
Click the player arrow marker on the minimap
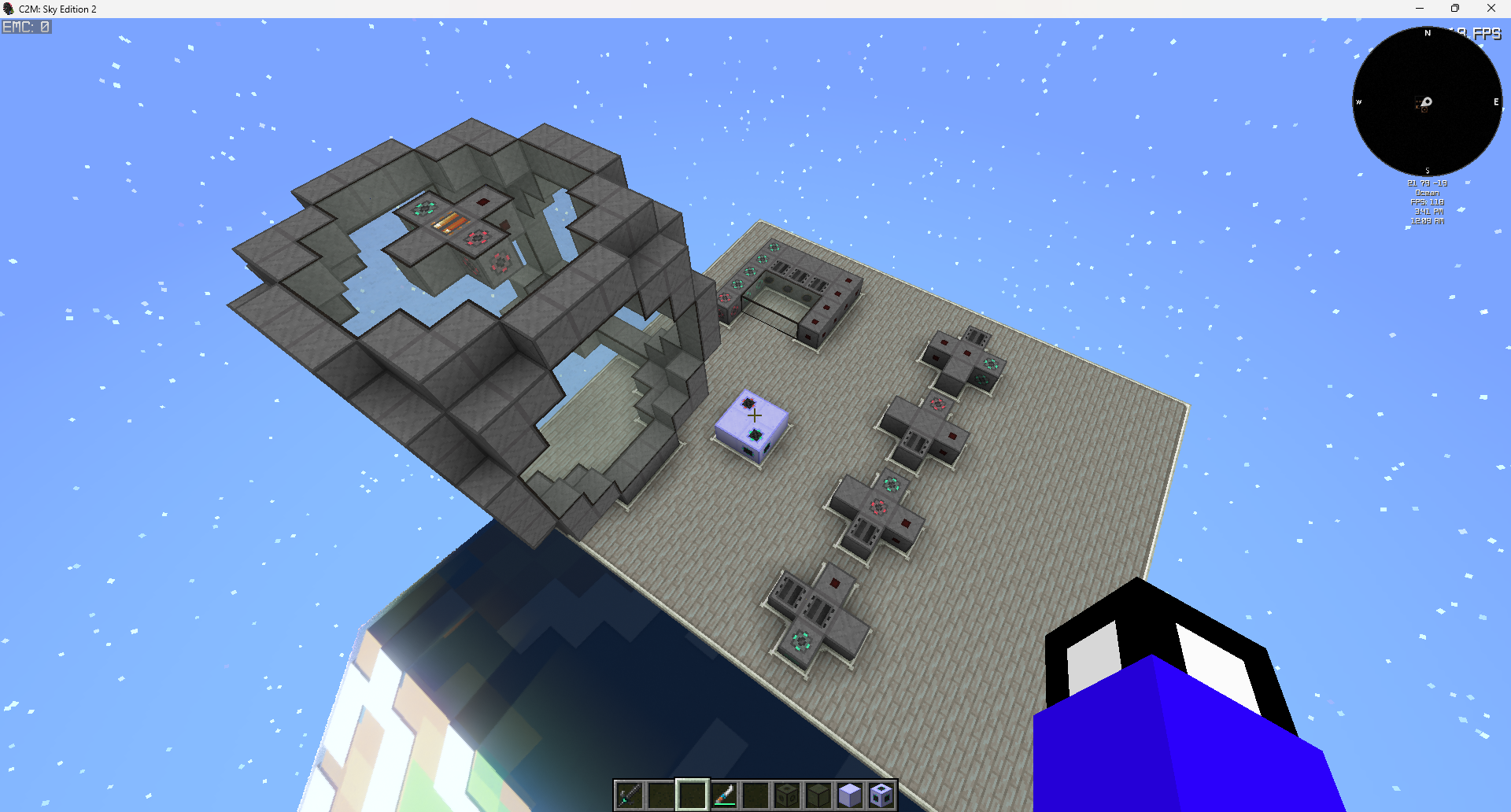1426,102
